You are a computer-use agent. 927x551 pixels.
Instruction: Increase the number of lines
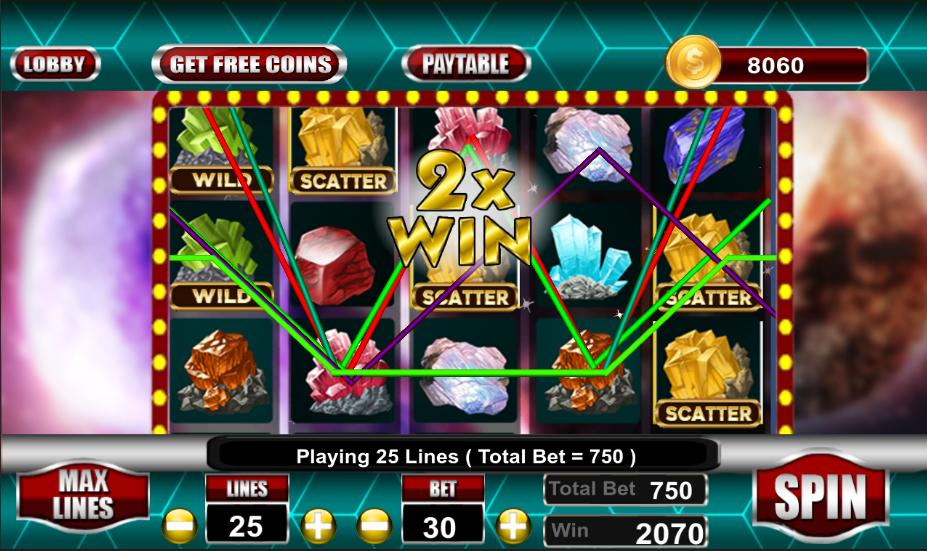coord(317,524)
